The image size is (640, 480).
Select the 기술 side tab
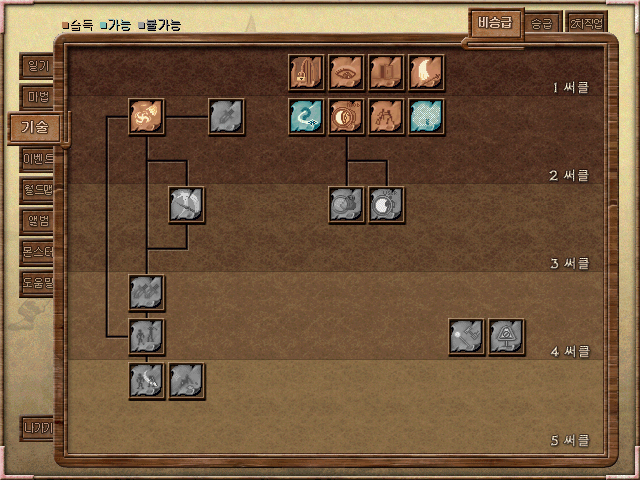[34, 127]
